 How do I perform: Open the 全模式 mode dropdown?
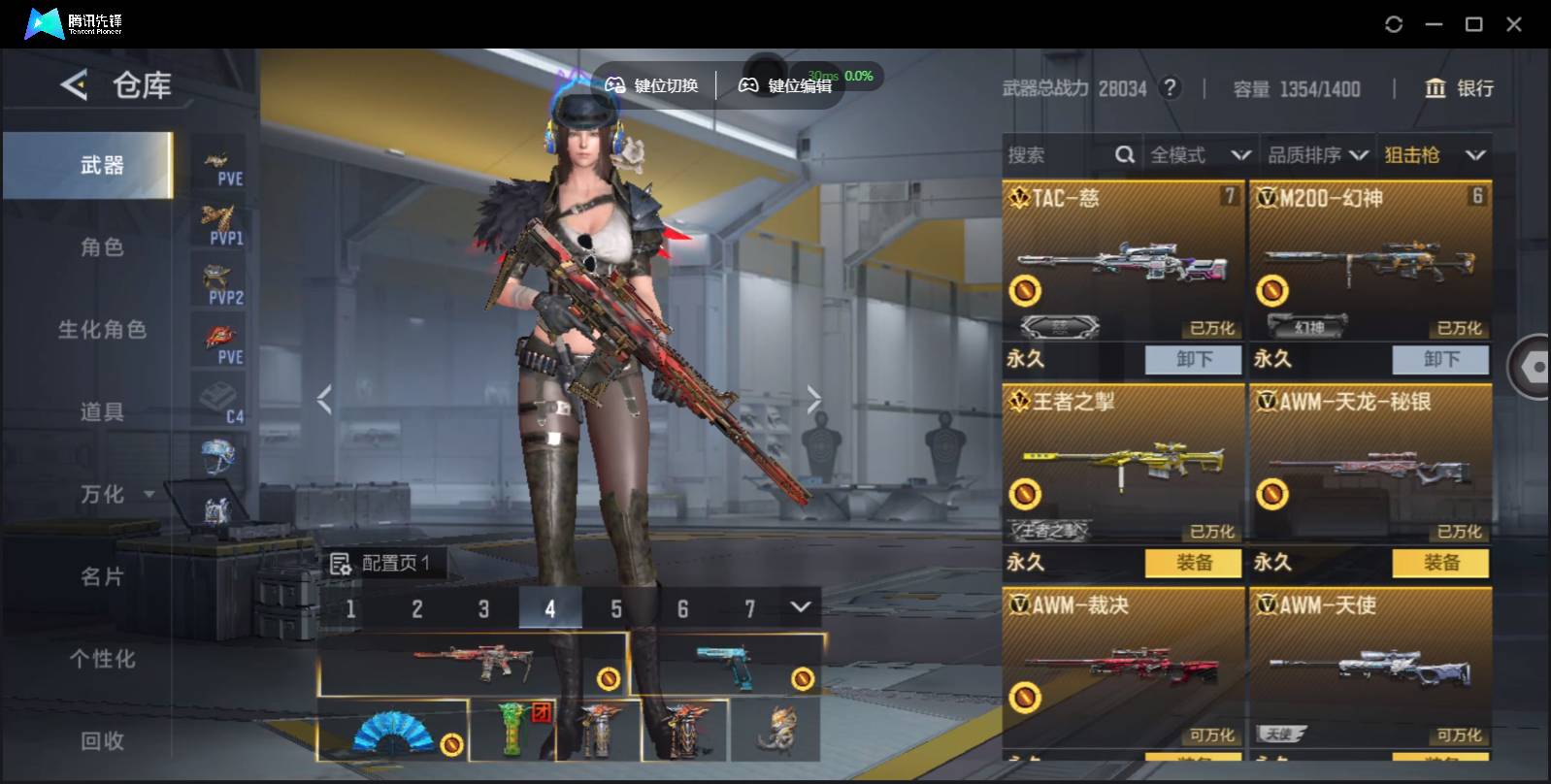[x=1200, y=155]
